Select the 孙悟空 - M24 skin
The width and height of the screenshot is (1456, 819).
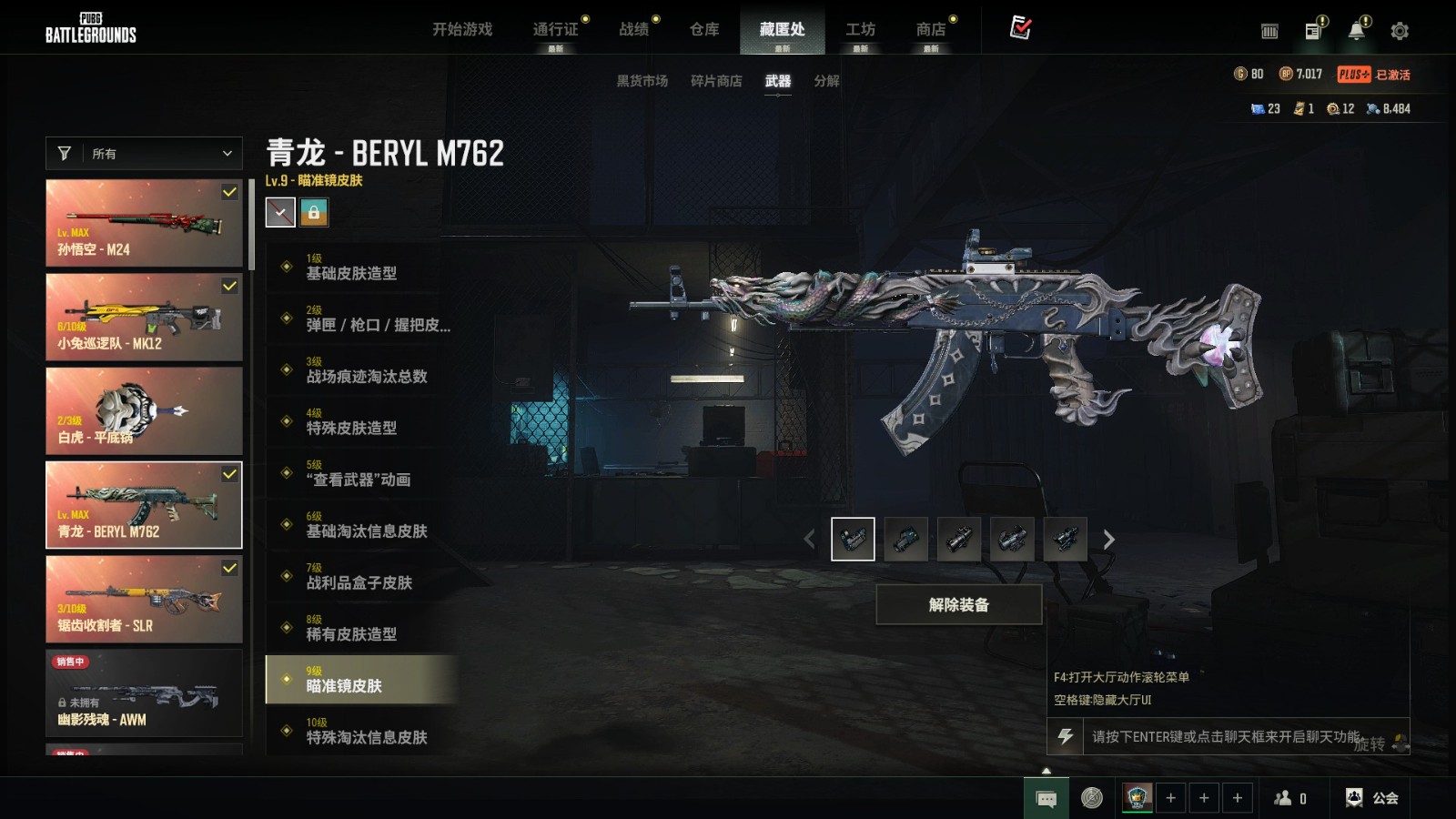[144, 223]
